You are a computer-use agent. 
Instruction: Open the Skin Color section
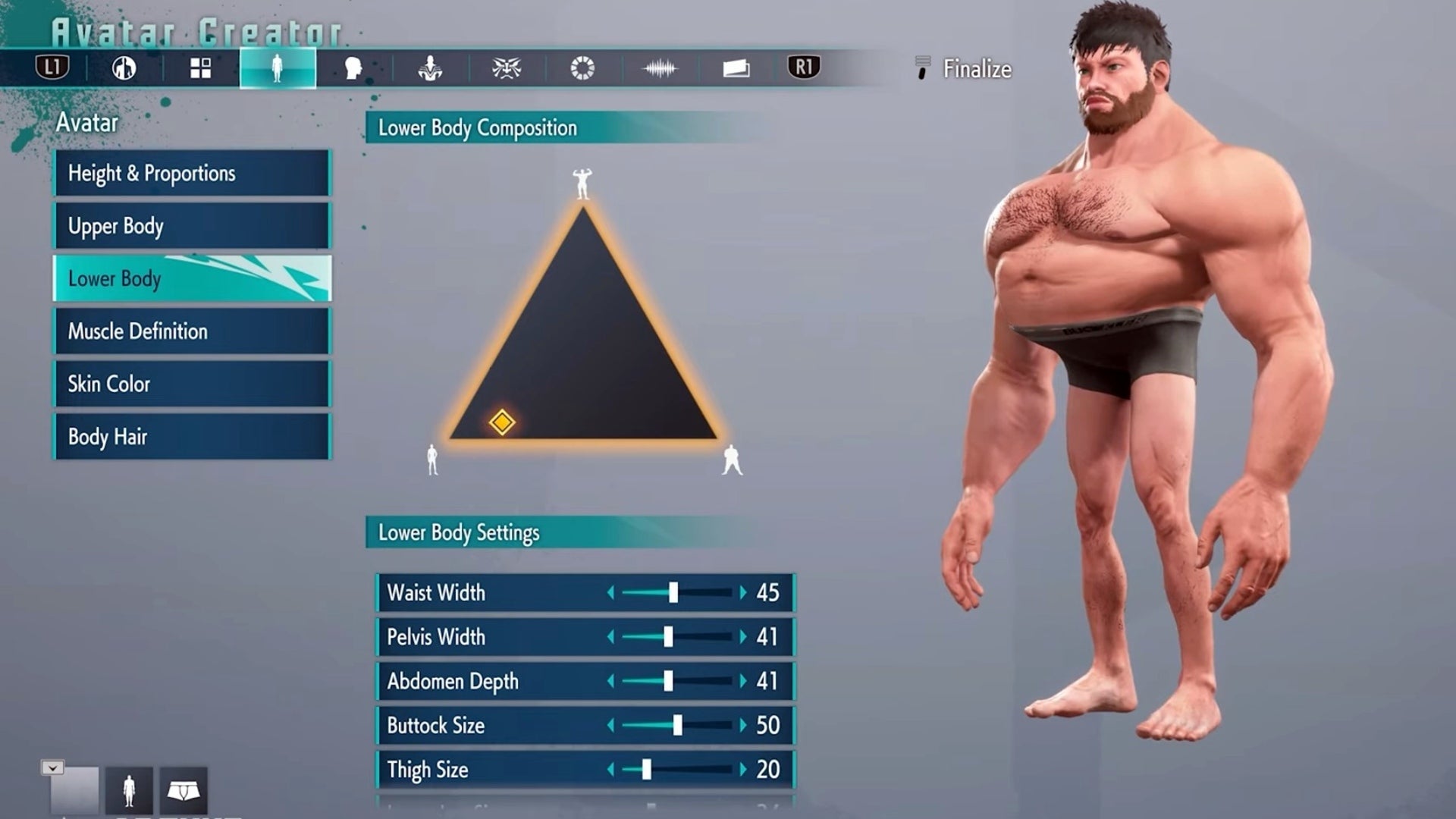190,384
